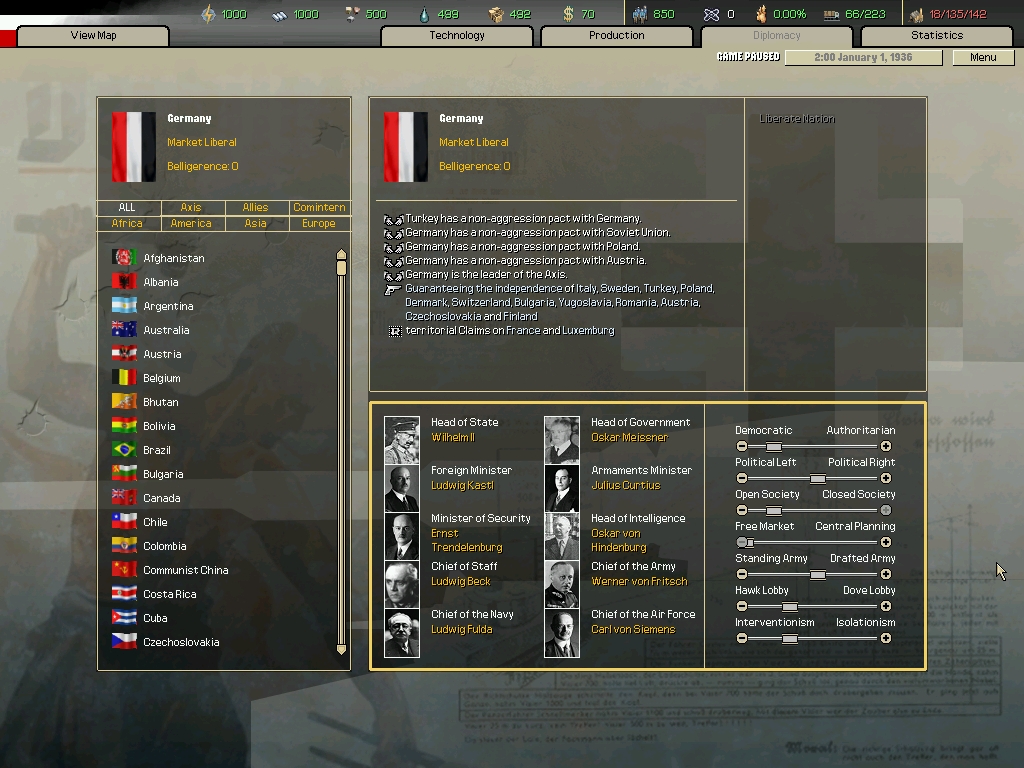1024x768 pixels.
Task: Open the Production screen
Action: pyautogui.click(x=616, y=36)
